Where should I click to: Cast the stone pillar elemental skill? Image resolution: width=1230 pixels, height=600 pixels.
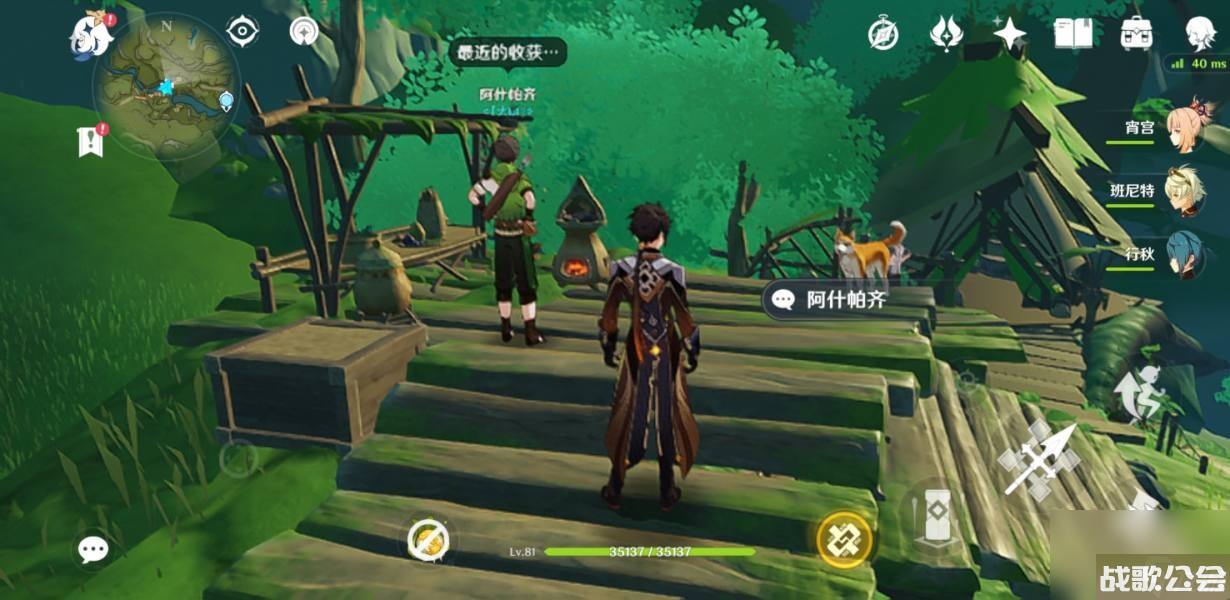pyautogui.click(x=937, y=516)
